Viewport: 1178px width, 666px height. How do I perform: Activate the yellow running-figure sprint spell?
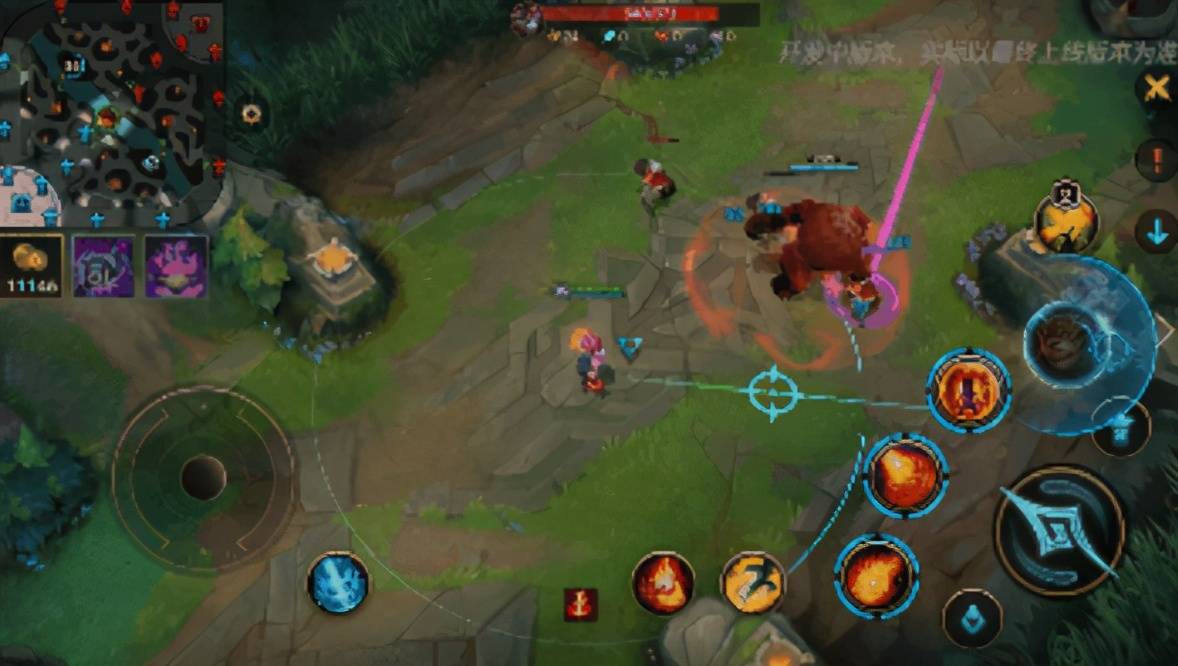(x=752, y=582)
